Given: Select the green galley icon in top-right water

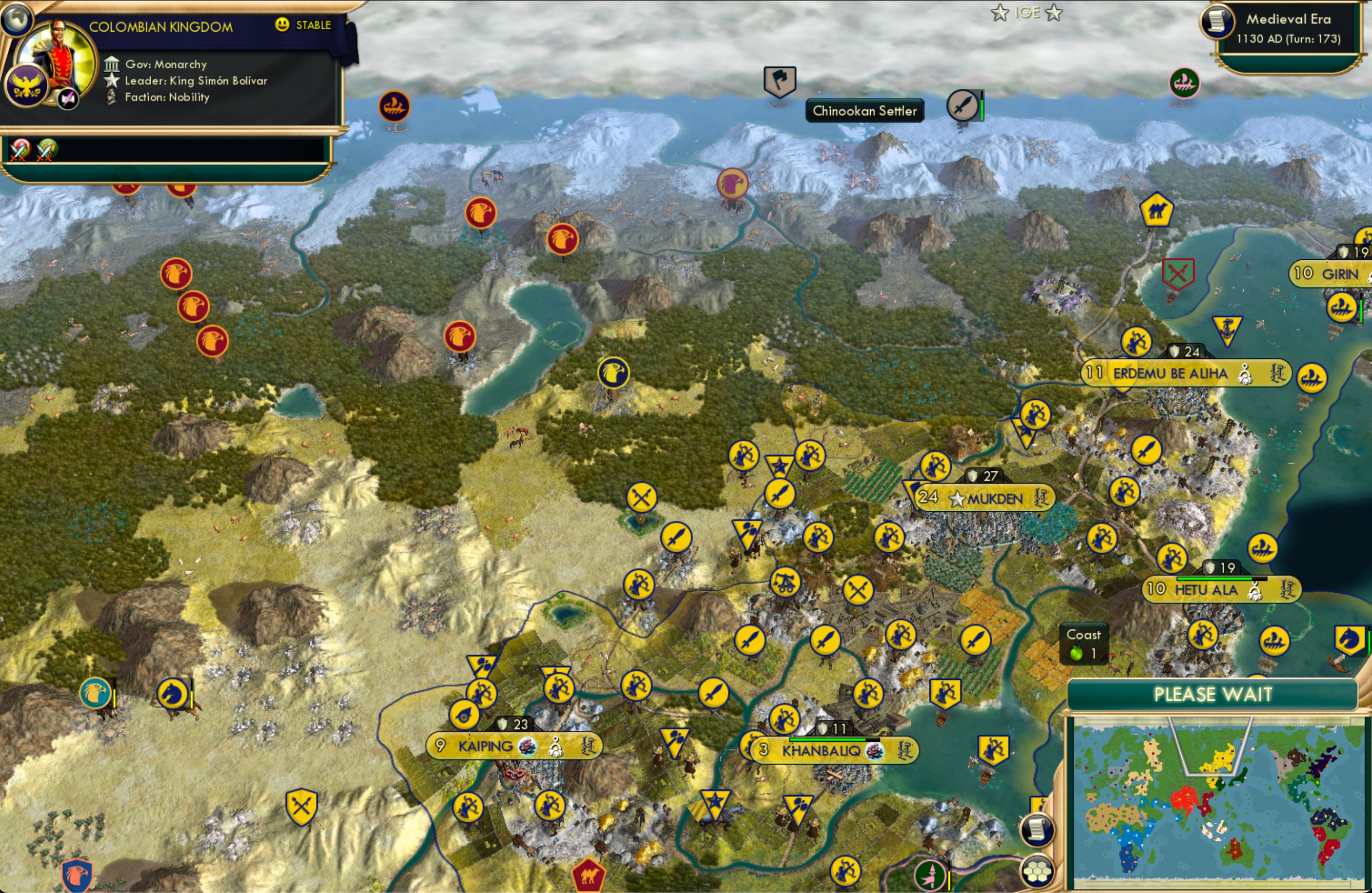Looking at the screenshot, I should [1185, 82].
